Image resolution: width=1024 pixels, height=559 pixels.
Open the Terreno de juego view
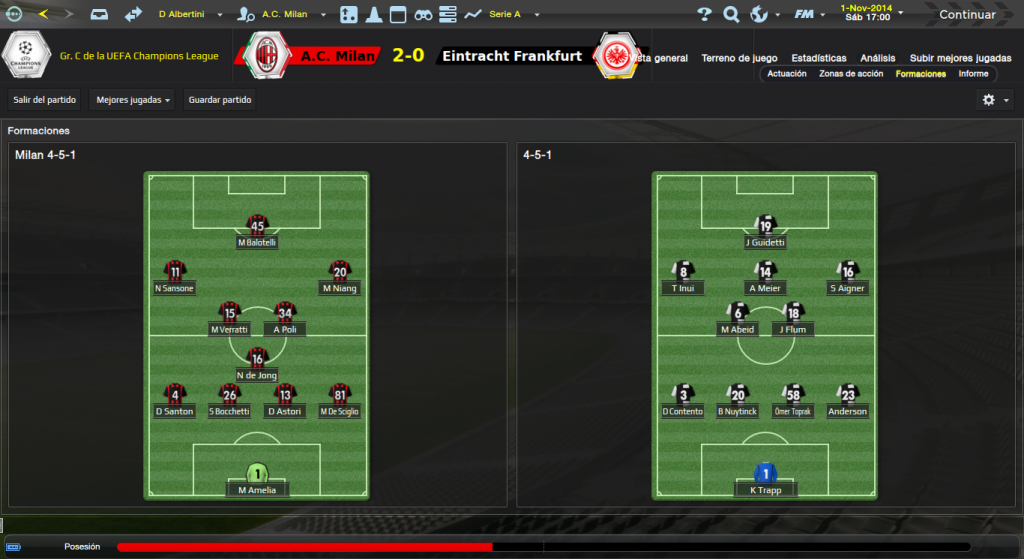(739, 58)
